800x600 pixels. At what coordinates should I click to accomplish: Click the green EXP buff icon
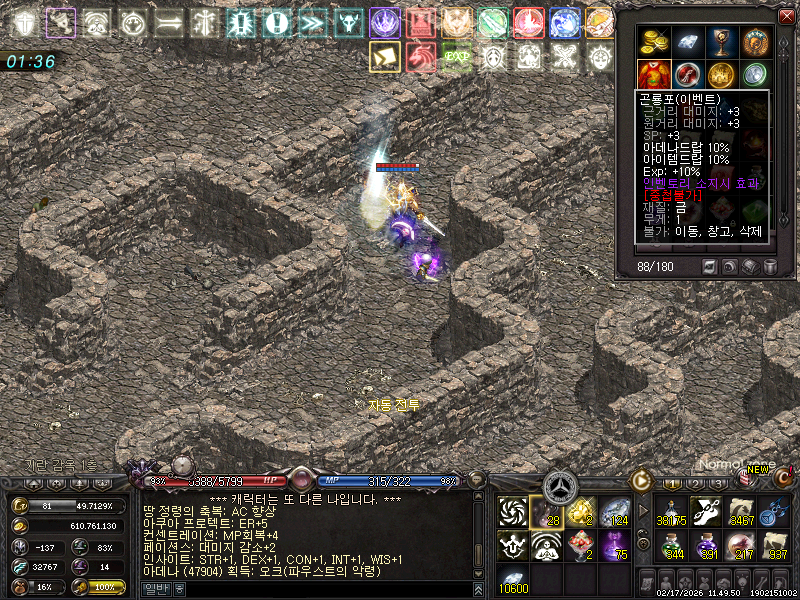pyautogui.click(x=457, y=56)
